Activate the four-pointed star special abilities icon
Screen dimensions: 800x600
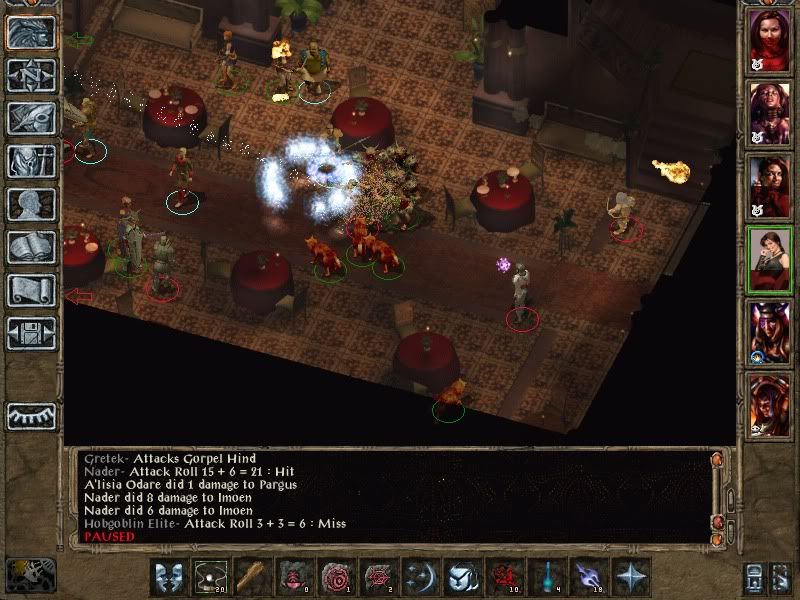pyautogui.click(x=630, y=578)
